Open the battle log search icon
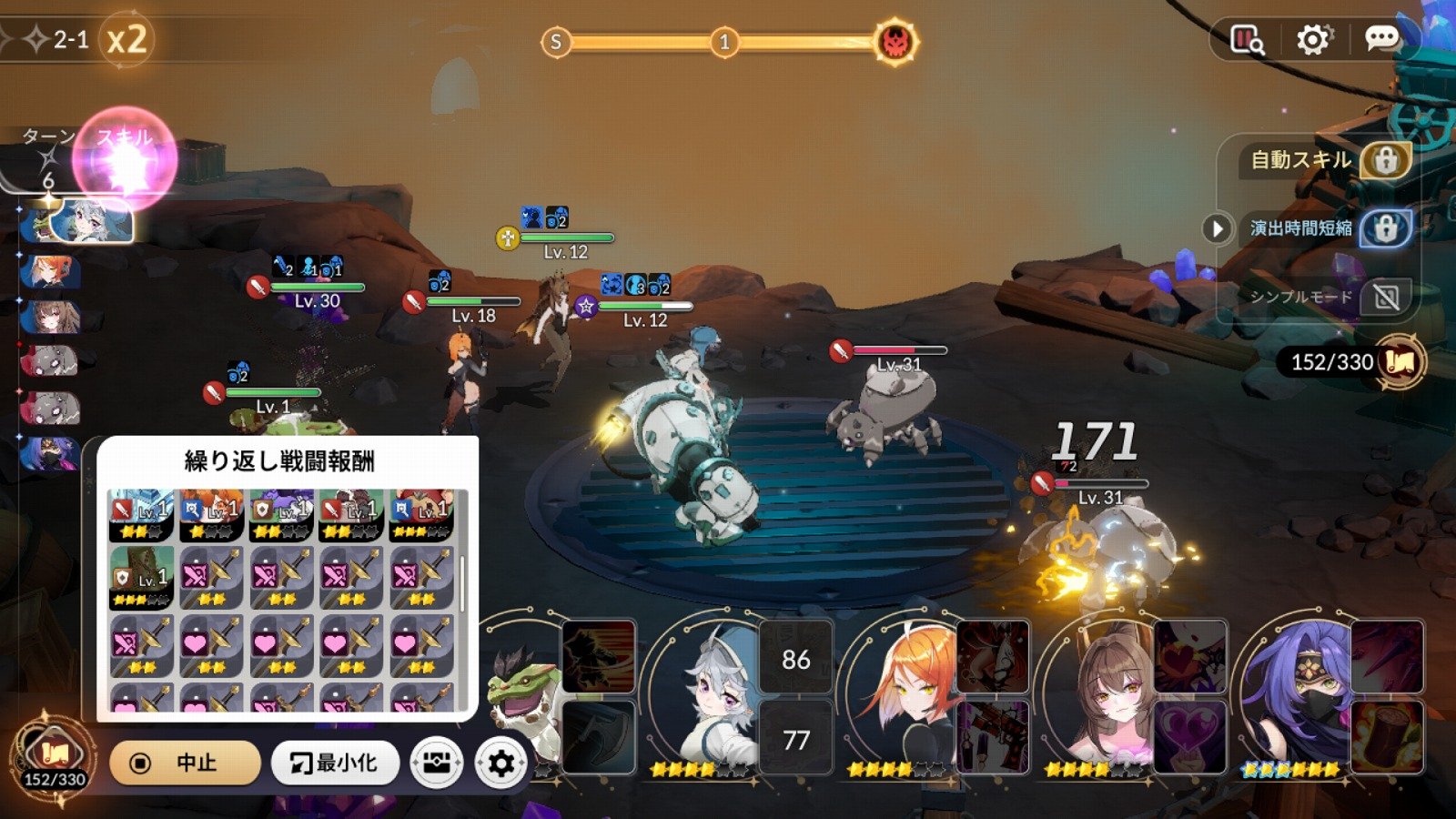 [x=1246, y=39]
